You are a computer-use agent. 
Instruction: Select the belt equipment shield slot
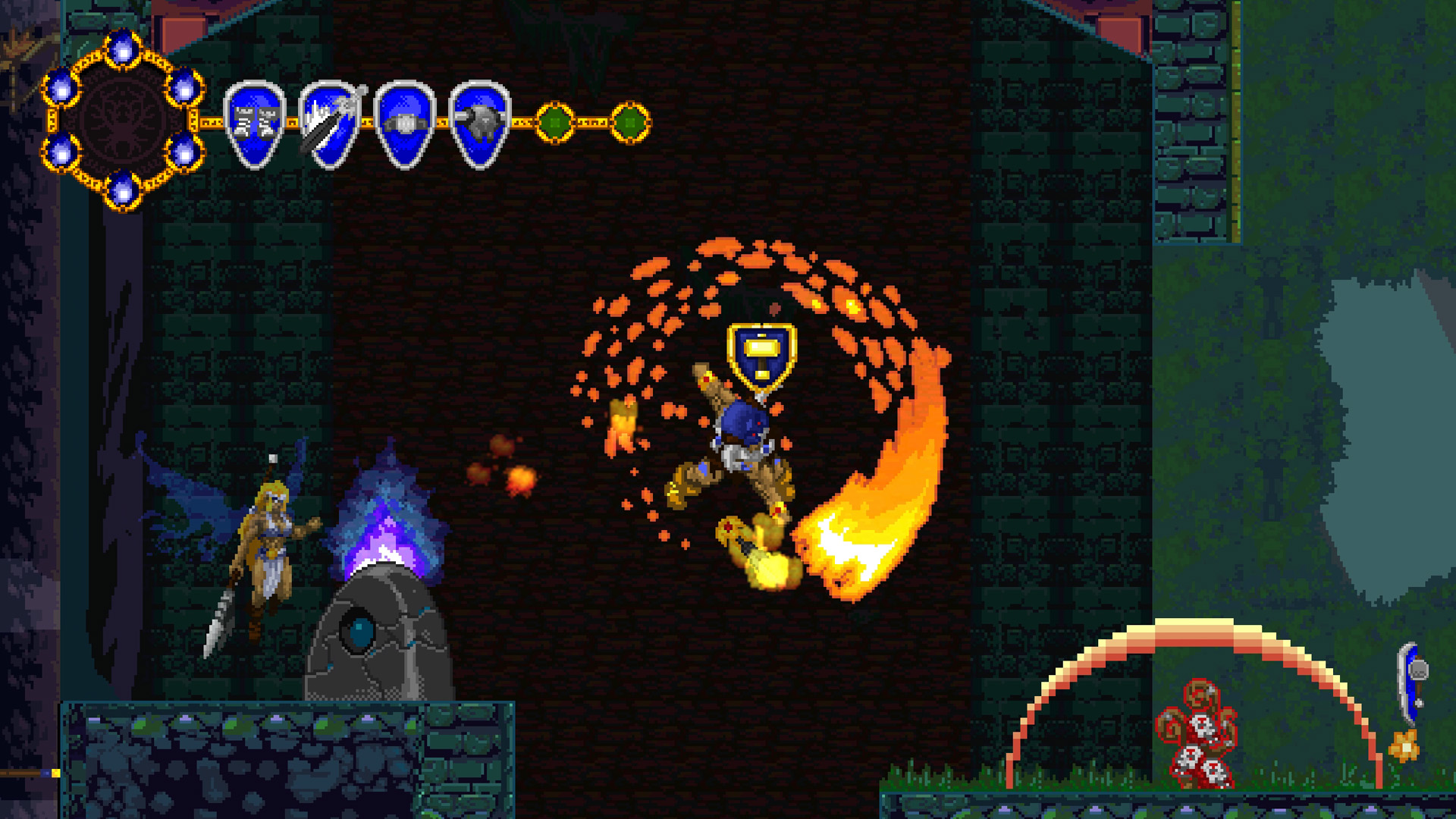pos(402,125)
